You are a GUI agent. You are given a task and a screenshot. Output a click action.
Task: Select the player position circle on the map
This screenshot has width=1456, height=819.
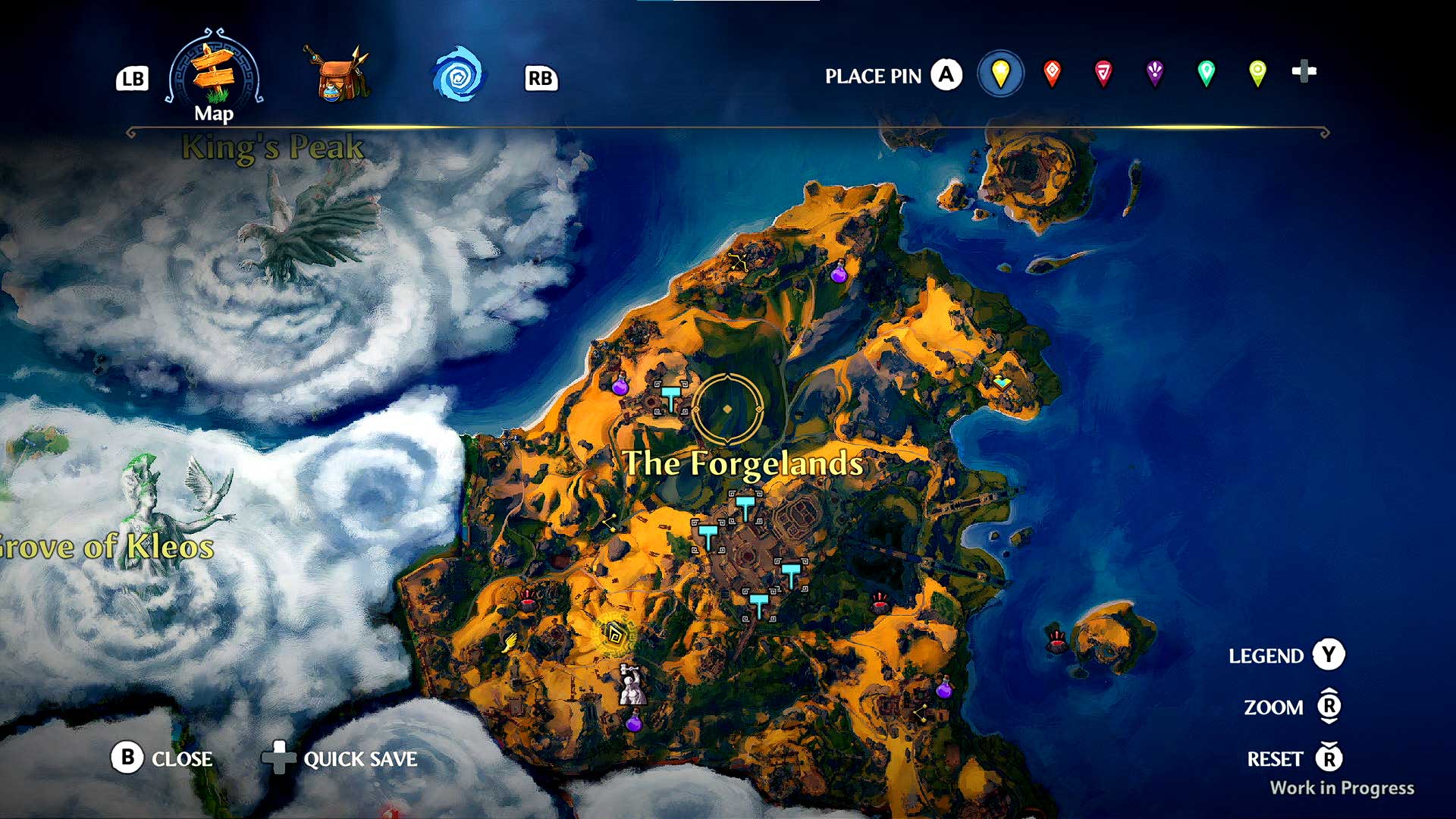point(727,409)
